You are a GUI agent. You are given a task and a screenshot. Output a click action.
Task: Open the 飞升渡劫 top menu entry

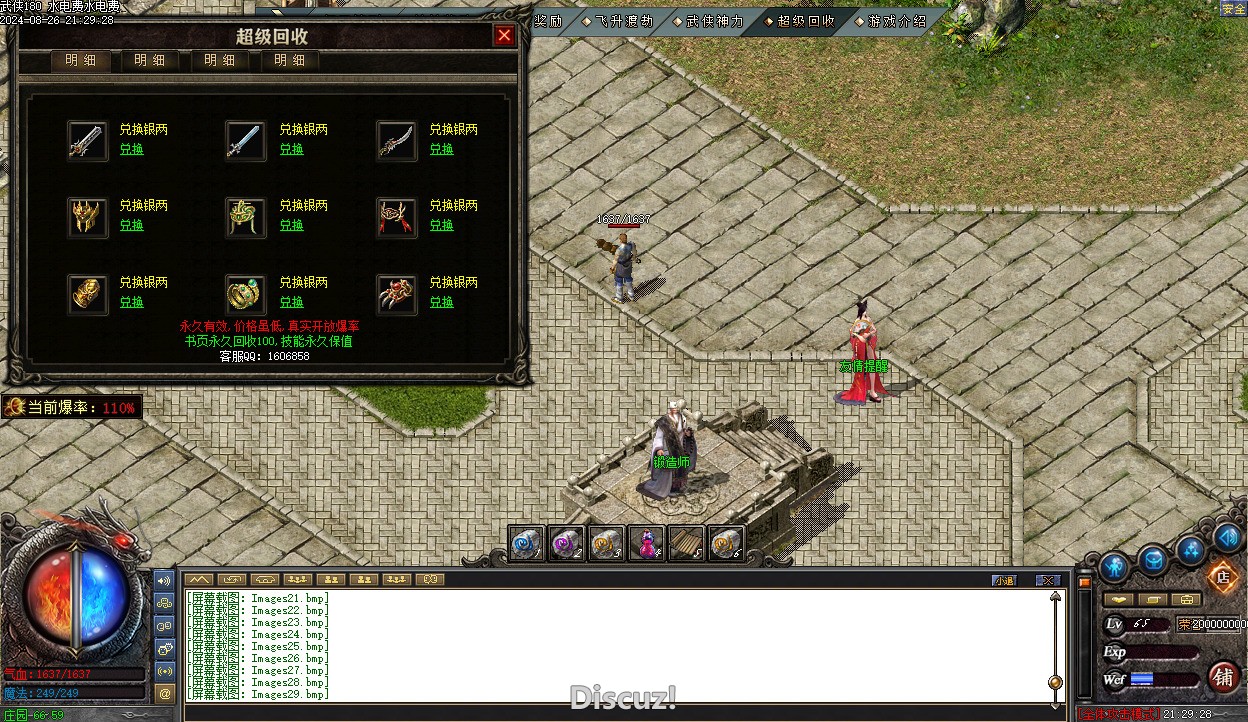coord(623,21)
